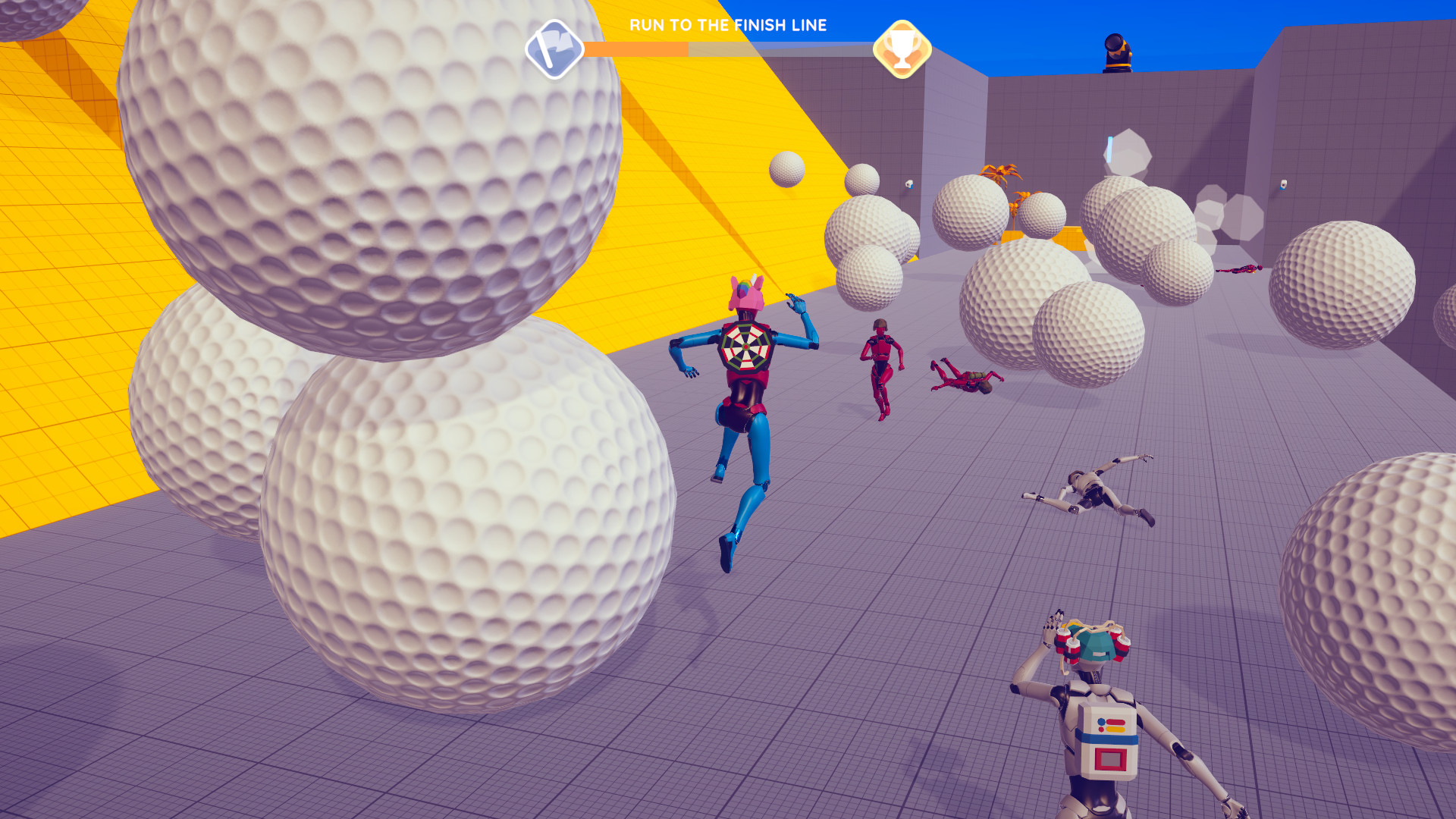Select the orange spider on the wall
This screenshot has width=1456, height=819.
(x=999, y=173)
